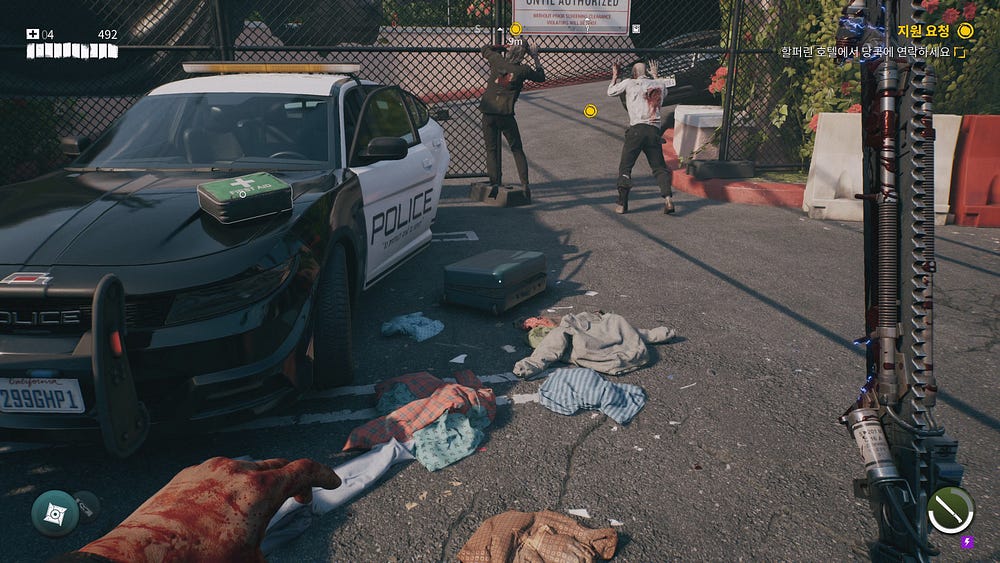Click the medkit cross icon by the 04 count
The image size is (1000, 563).
32,34
